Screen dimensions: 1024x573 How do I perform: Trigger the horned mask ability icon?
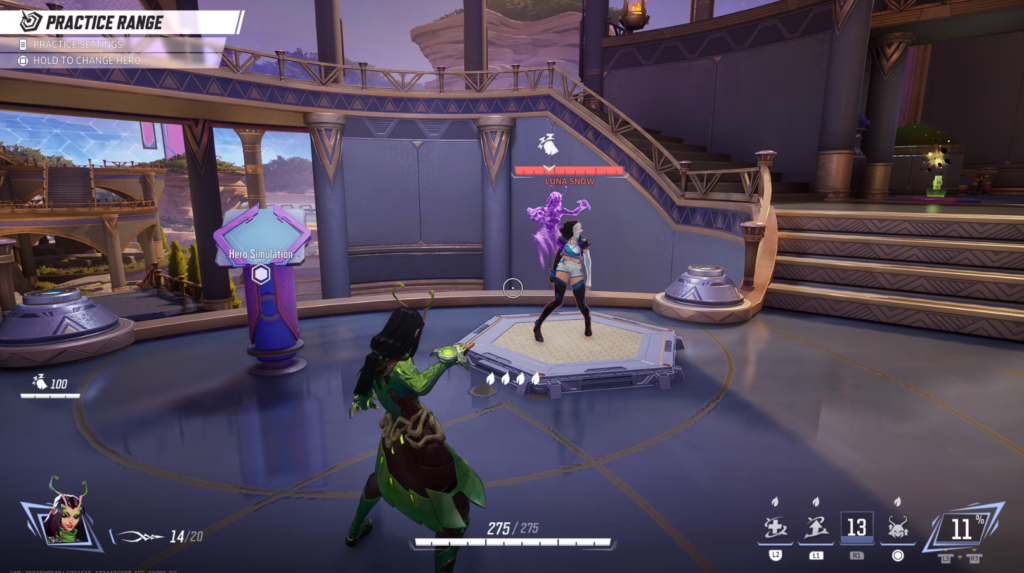(897, 528)
